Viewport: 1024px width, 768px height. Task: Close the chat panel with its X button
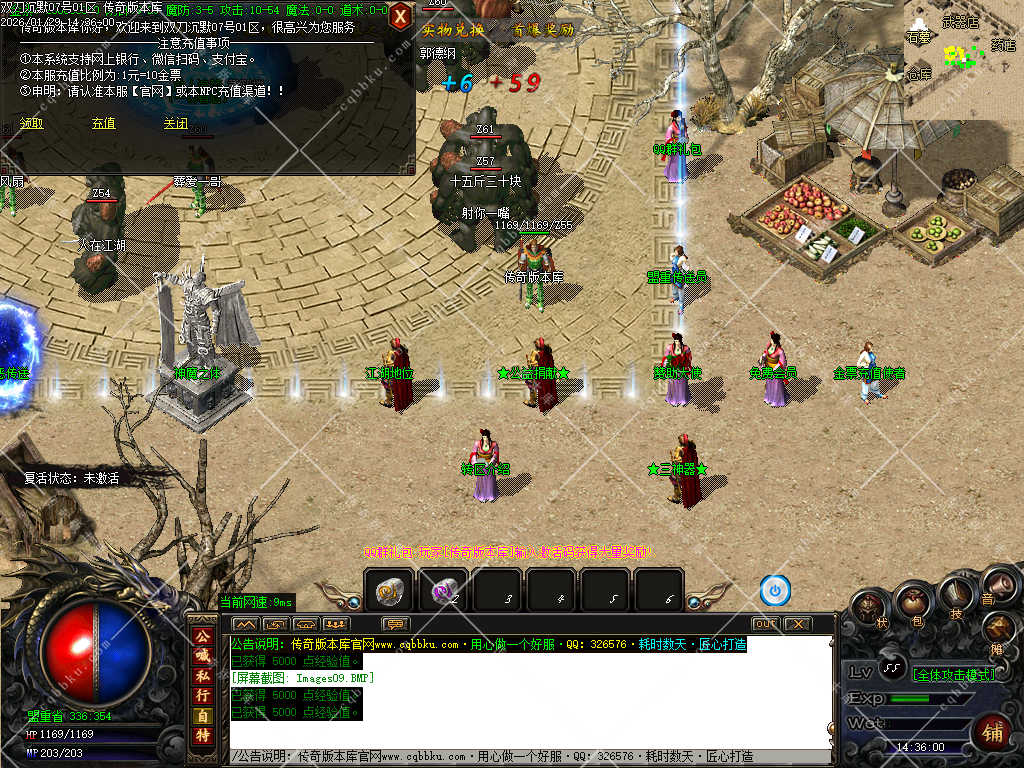[x=797, y=624]
